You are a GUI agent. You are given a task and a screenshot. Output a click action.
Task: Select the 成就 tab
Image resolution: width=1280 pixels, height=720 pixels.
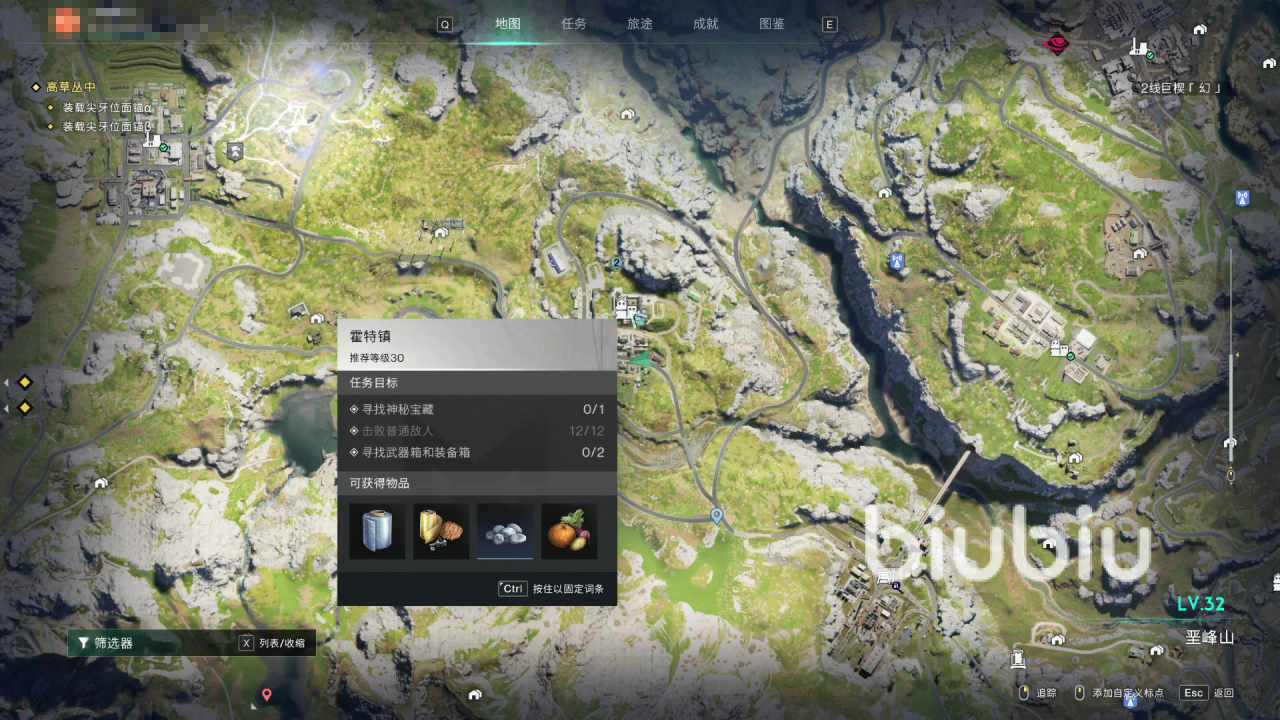coord(706,24)
